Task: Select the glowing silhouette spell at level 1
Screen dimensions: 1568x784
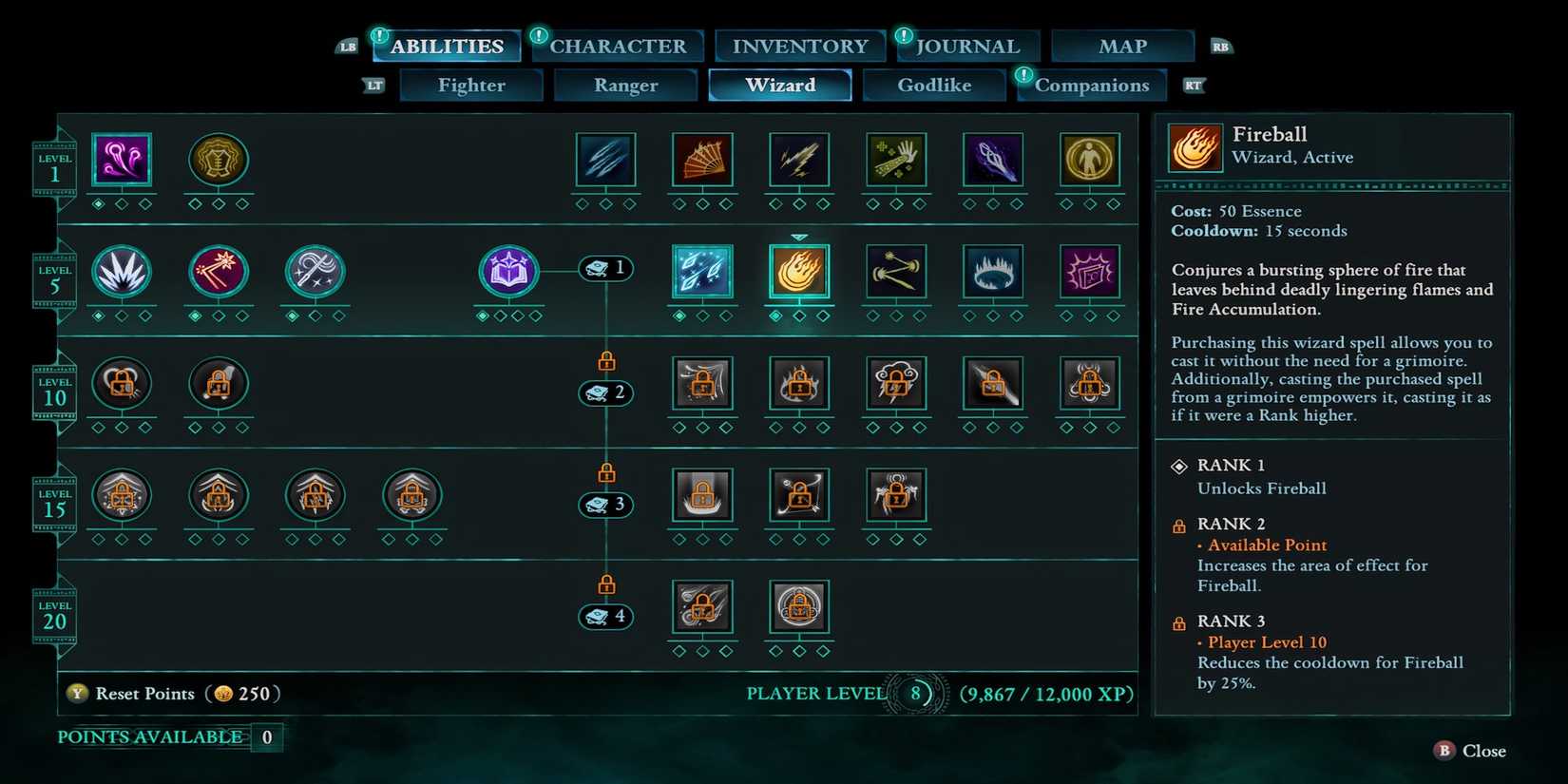Action: pos(1090,162)
